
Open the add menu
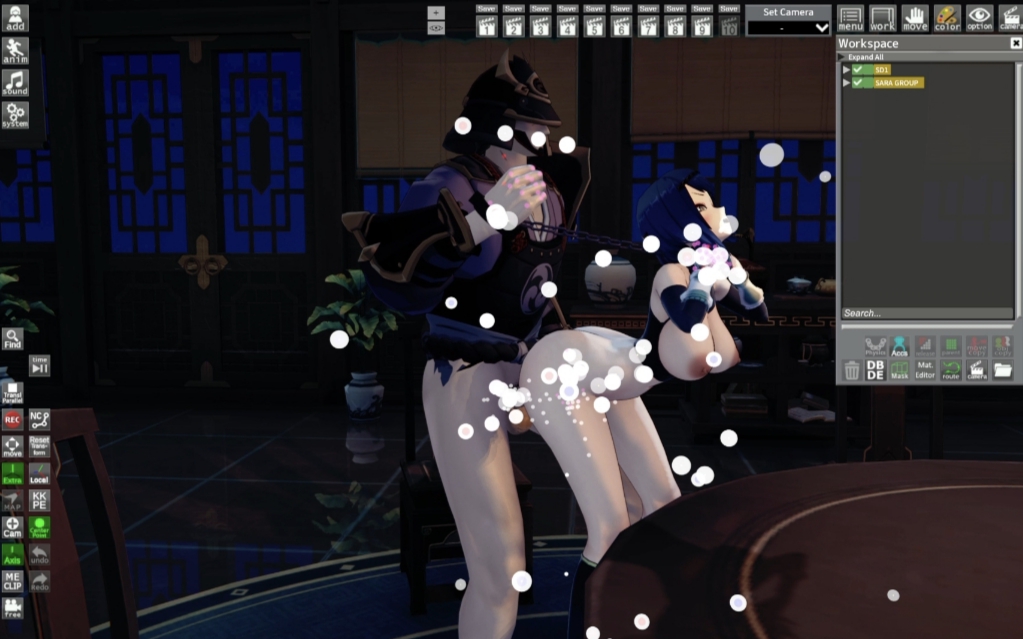[15, 18]
